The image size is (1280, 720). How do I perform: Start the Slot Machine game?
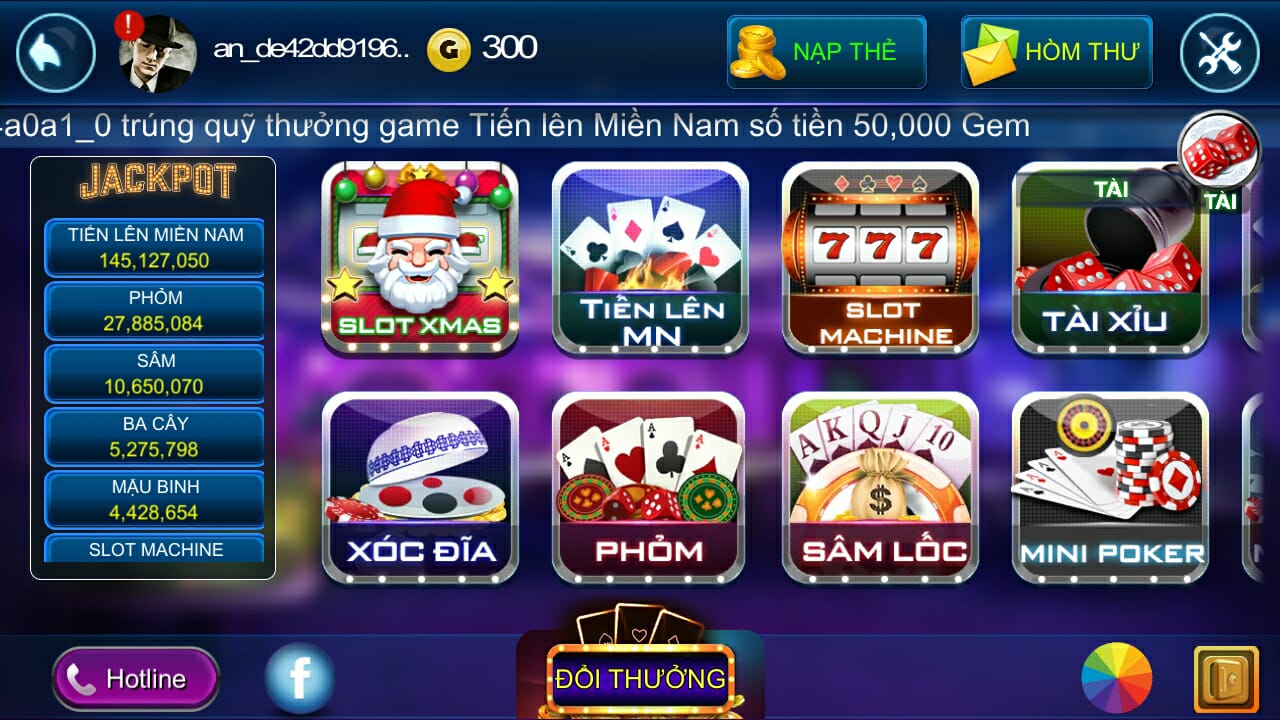point(879,258)
